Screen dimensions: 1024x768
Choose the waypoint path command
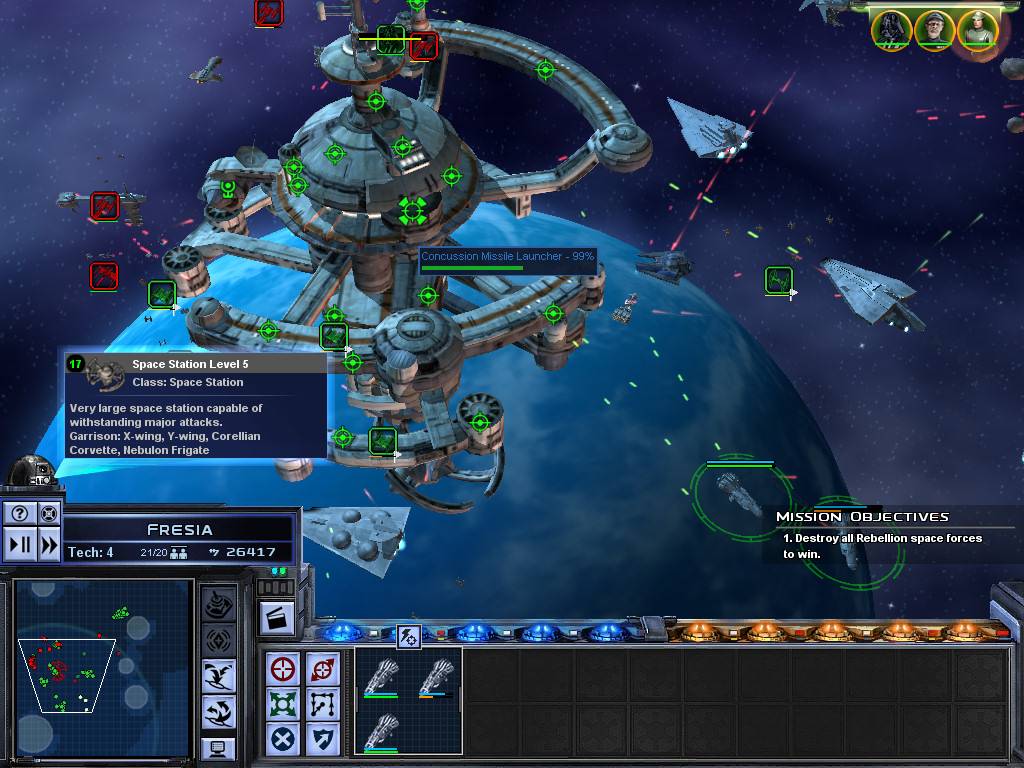point(323,704)
